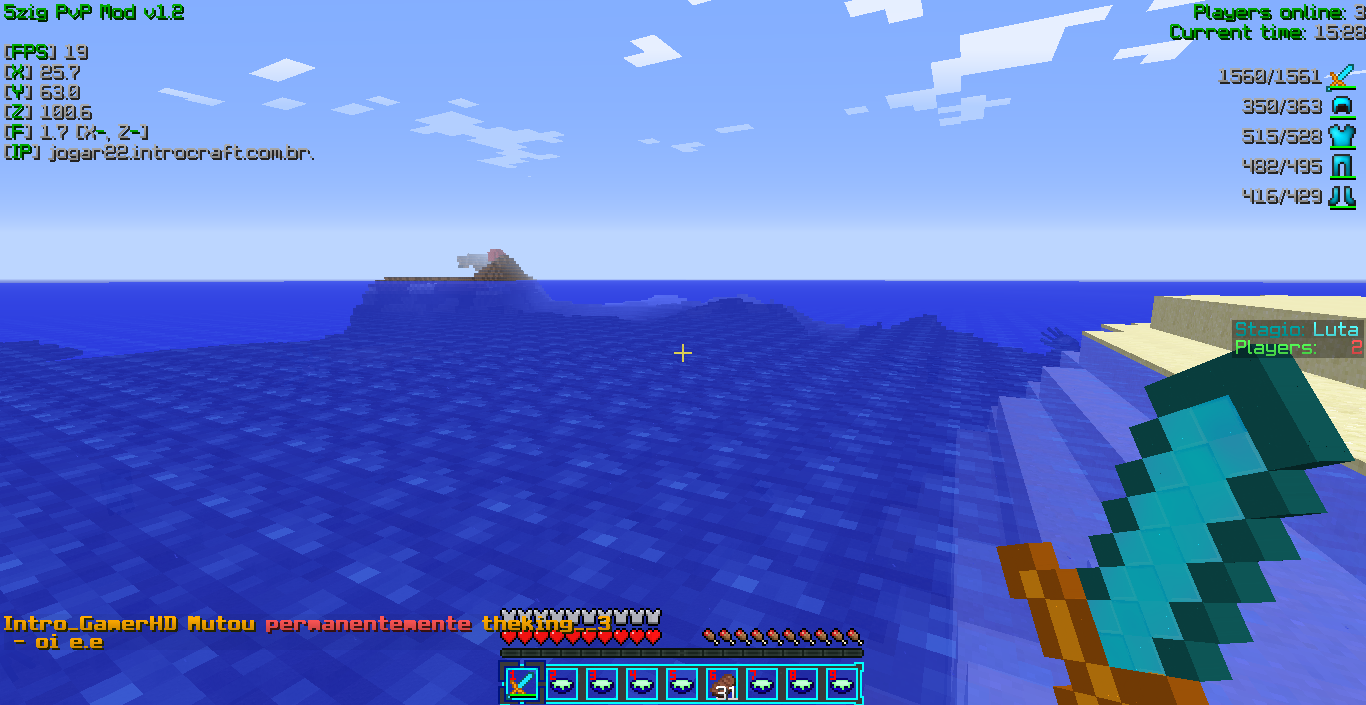The height and width of the screenshot is (705, 1366).
Task: Select the soup bowl in slot 7
Action: pyautogui.click(x=762, y=684)
